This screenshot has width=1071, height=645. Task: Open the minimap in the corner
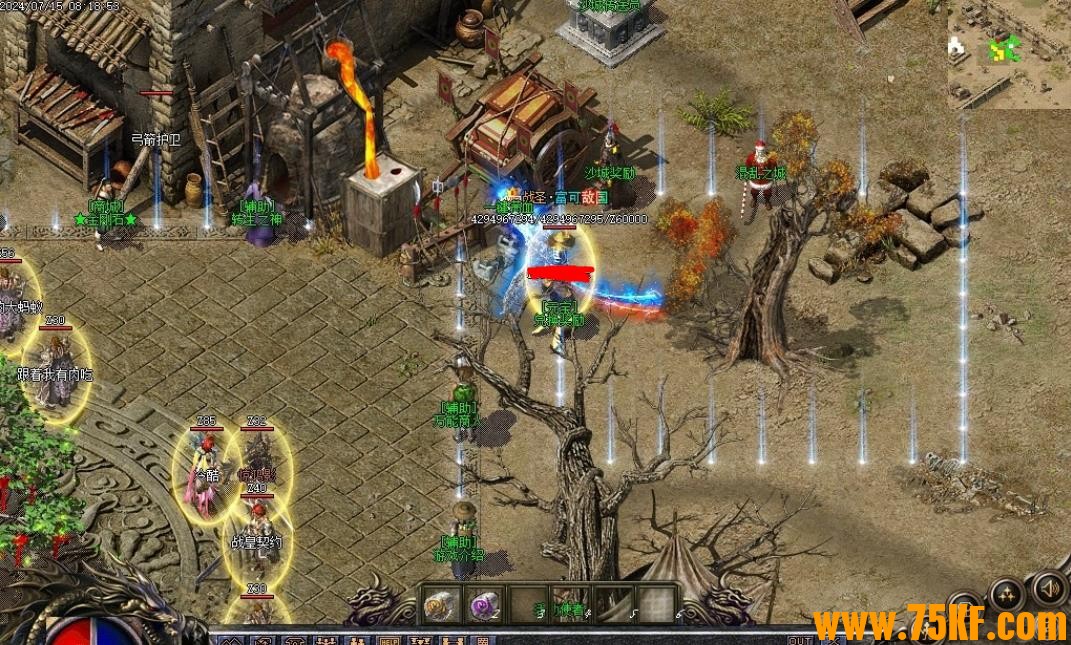click(x=1008, y=55)
